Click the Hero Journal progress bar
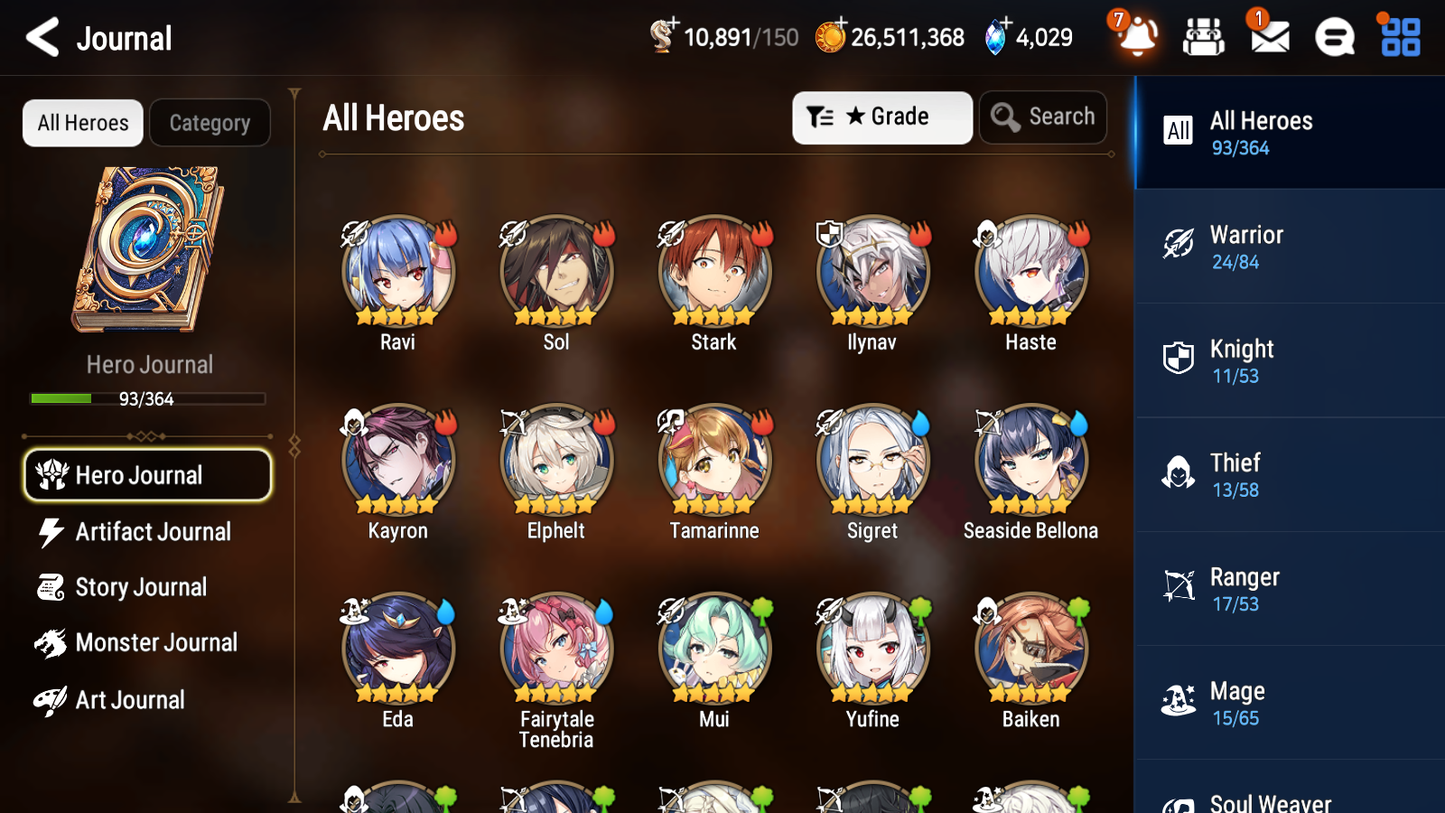Viewport: 1445px width, 813px height. click(149, 398)
